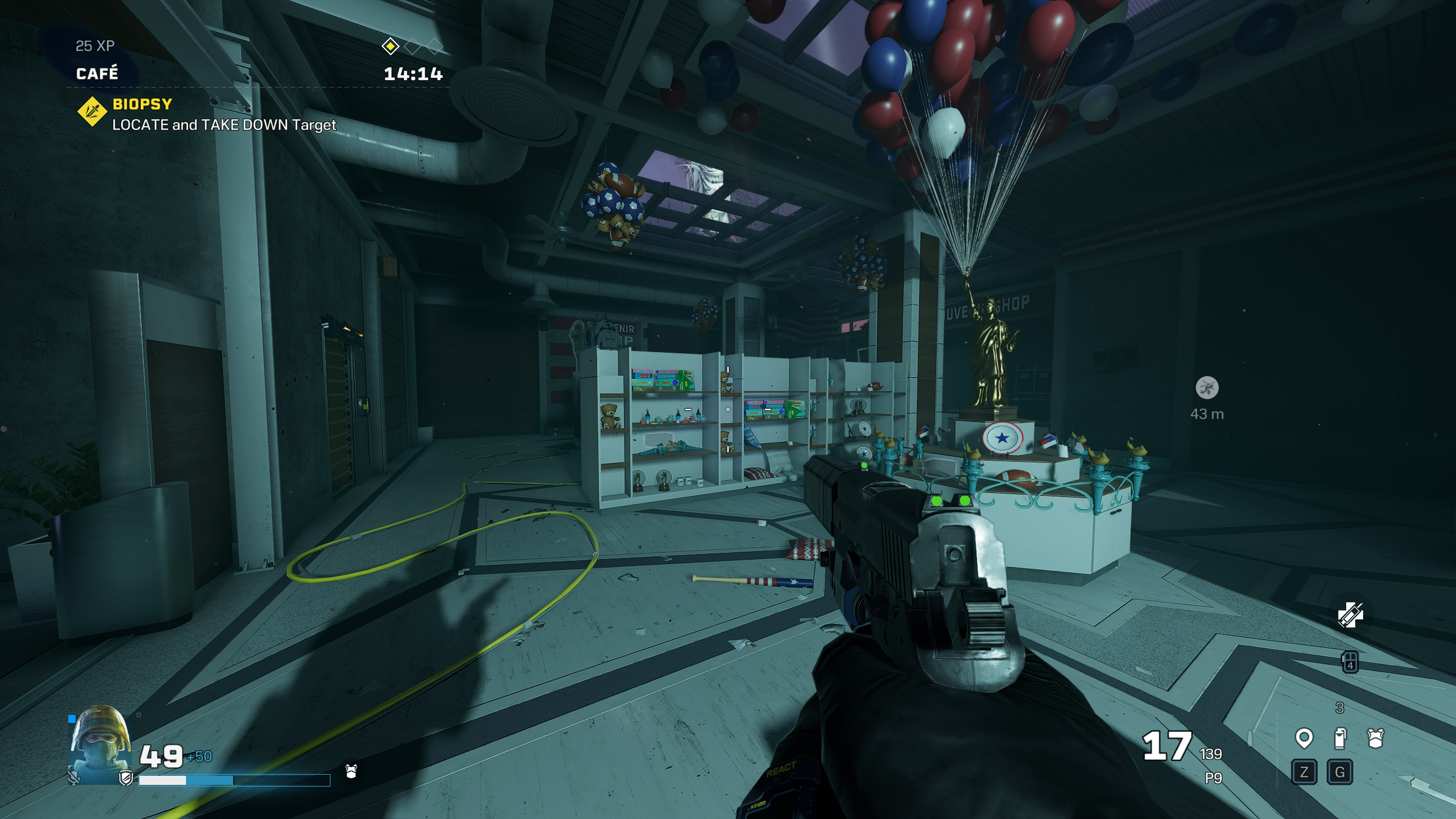The width and height of the screenshot is (1456, 819).
Task: Click the gadget charge icon showing 4
Action: coord(1350,663)
